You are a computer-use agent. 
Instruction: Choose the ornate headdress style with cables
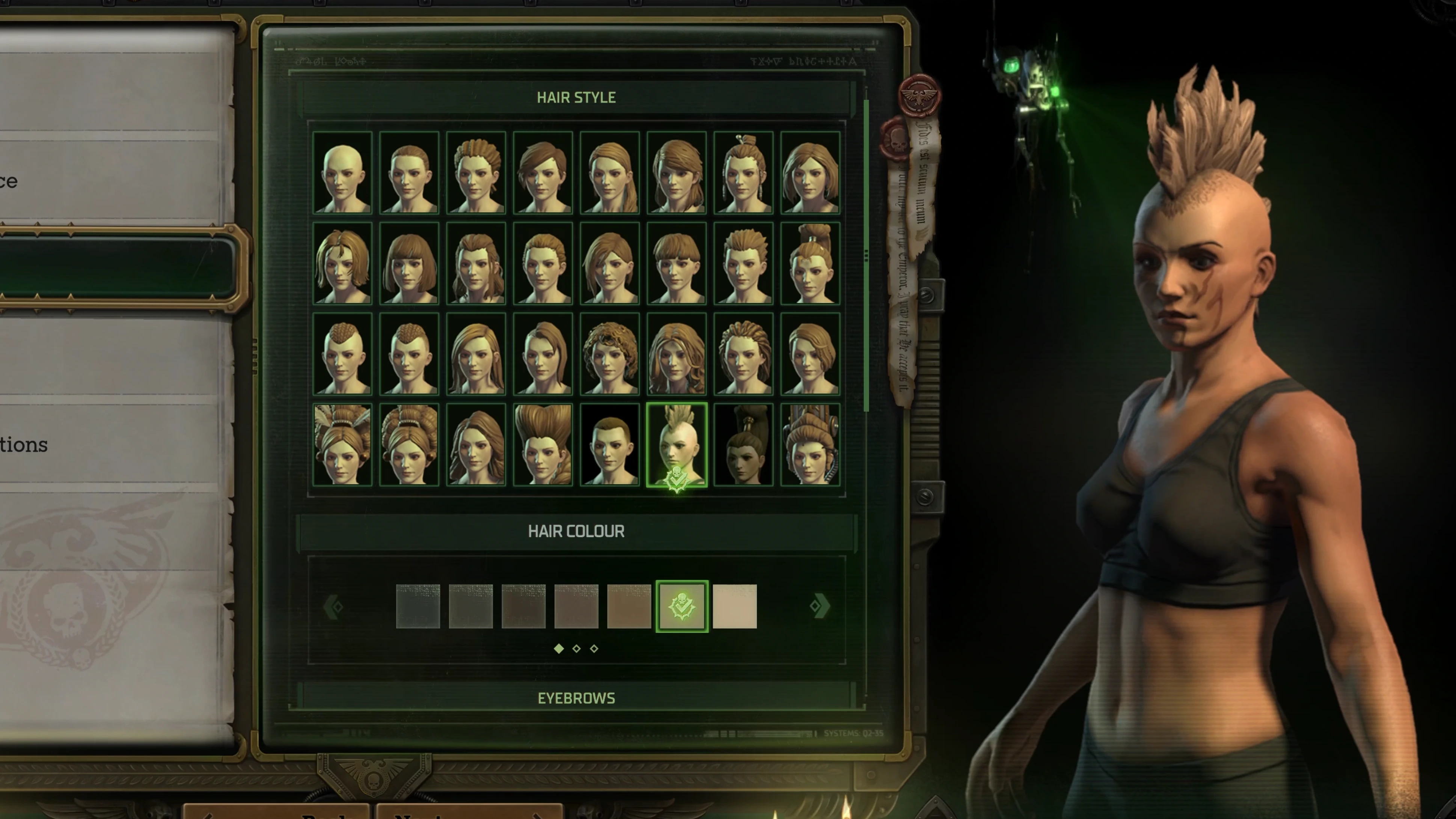pos(810,445)
